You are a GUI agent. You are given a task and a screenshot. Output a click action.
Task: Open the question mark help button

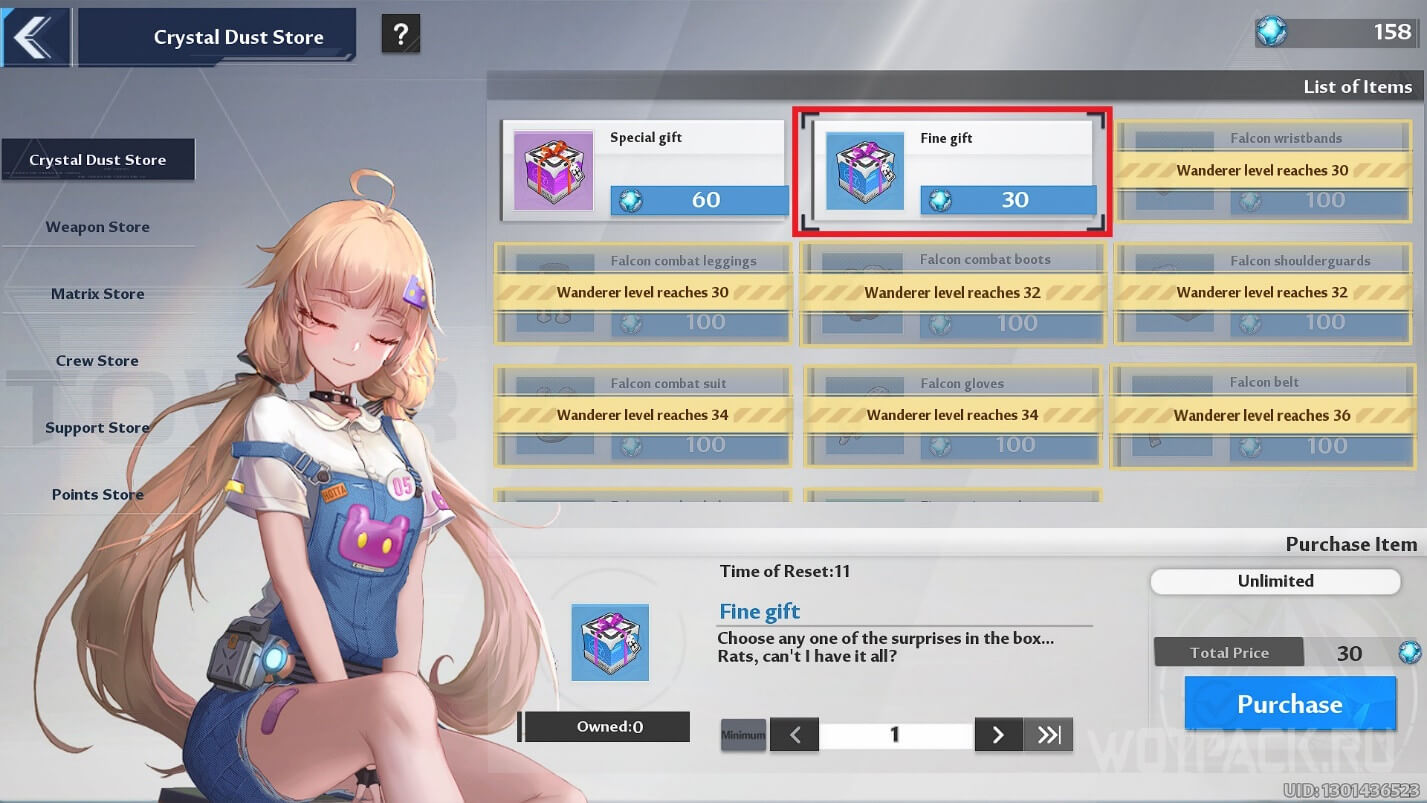(401, 36)
